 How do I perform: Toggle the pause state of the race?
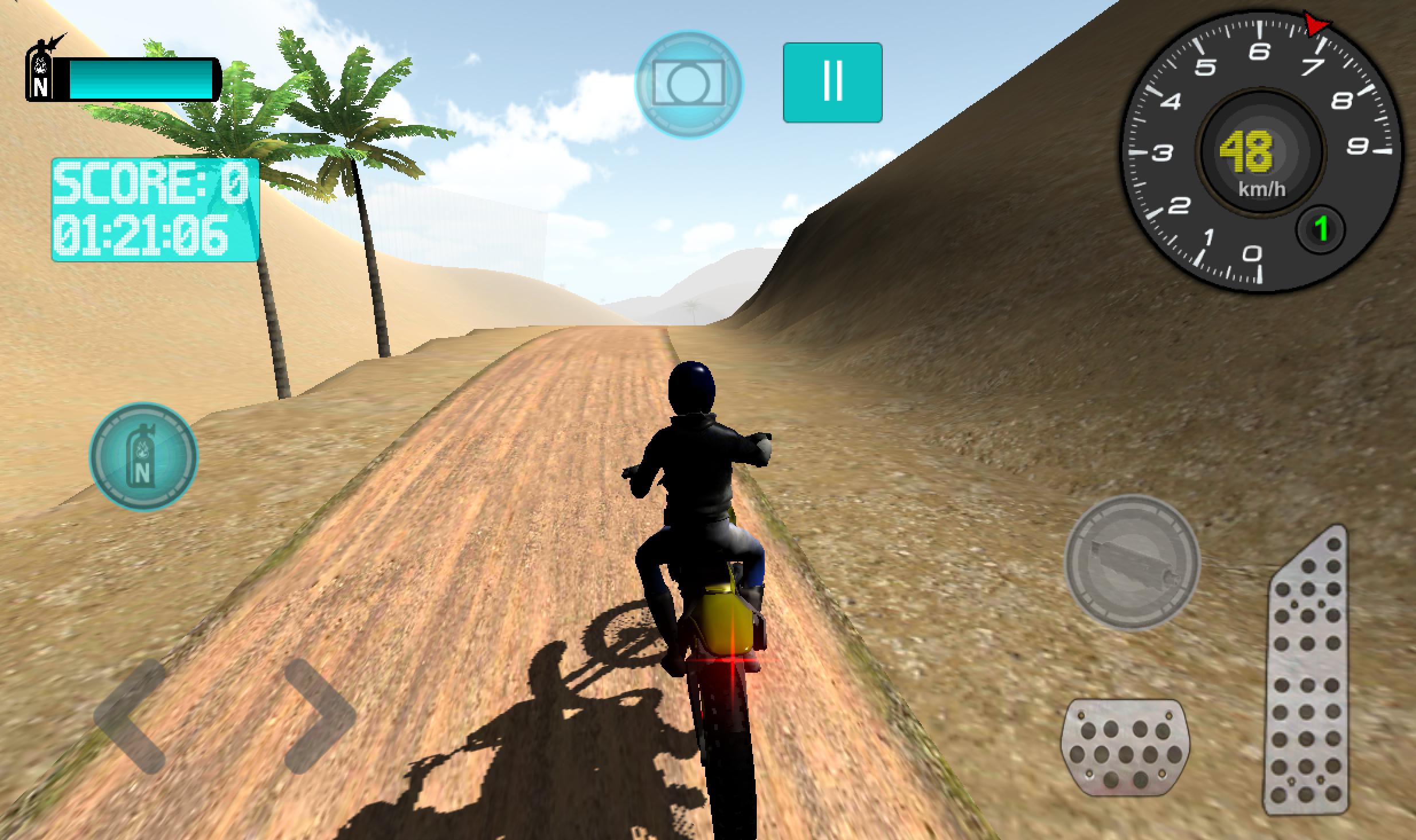[x=832, y=82]
